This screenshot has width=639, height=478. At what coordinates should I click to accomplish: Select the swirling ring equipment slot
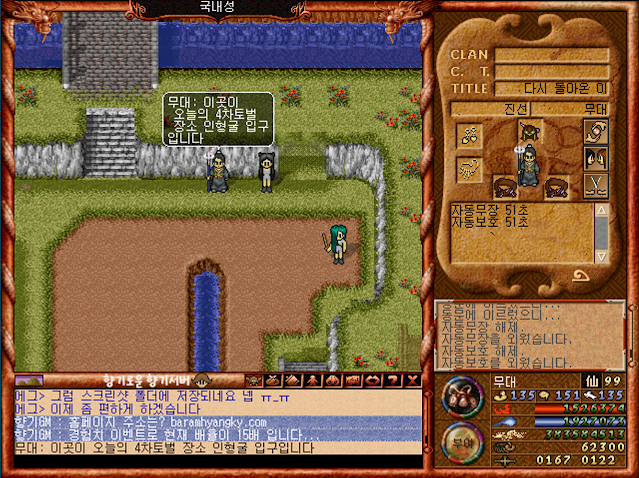tap(596, 131)
